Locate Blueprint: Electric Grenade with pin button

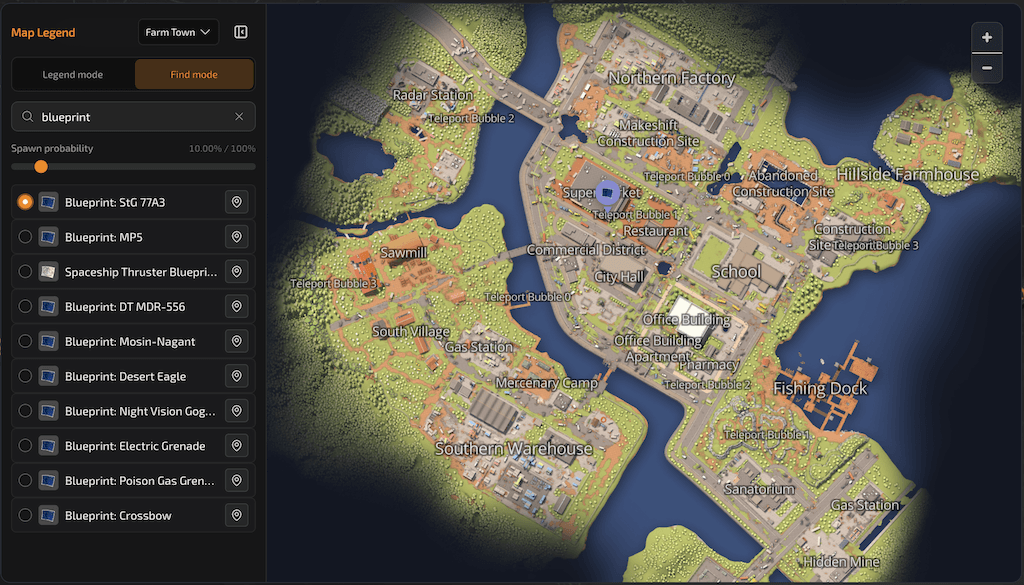coord(237,446)
